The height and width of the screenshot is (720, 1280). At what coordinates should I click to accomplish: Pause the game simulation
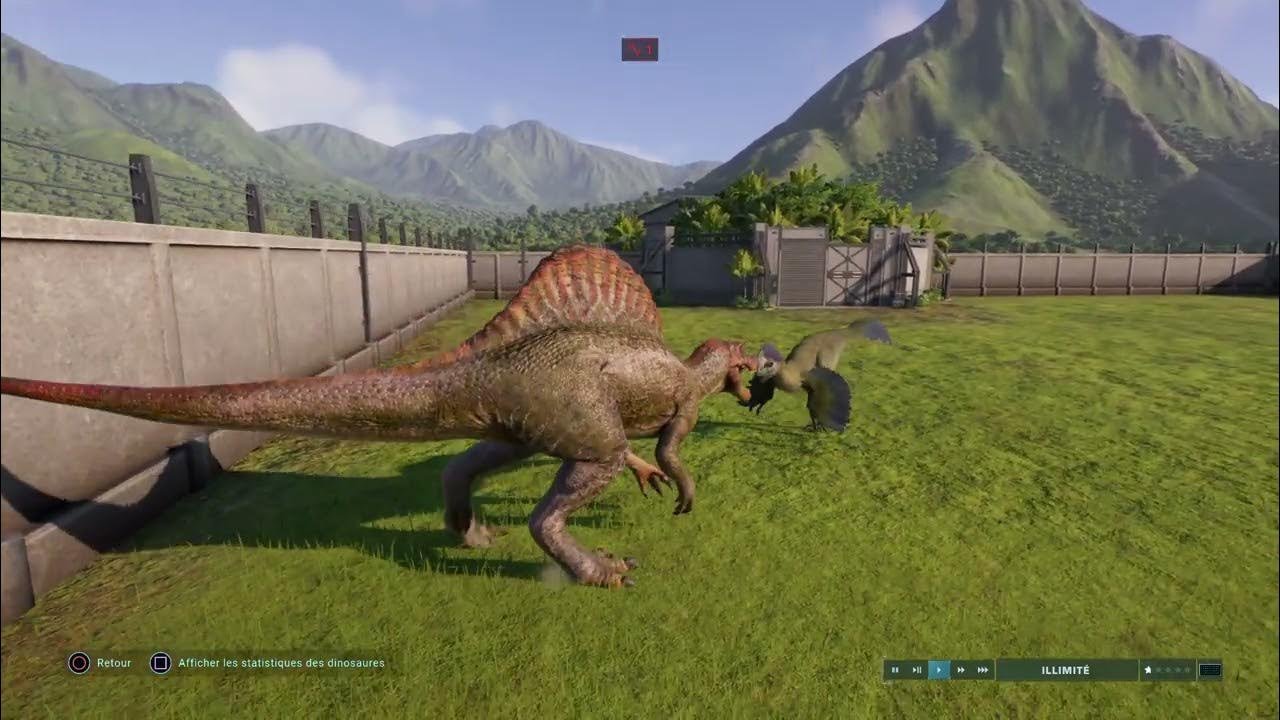tap(895, 670)
